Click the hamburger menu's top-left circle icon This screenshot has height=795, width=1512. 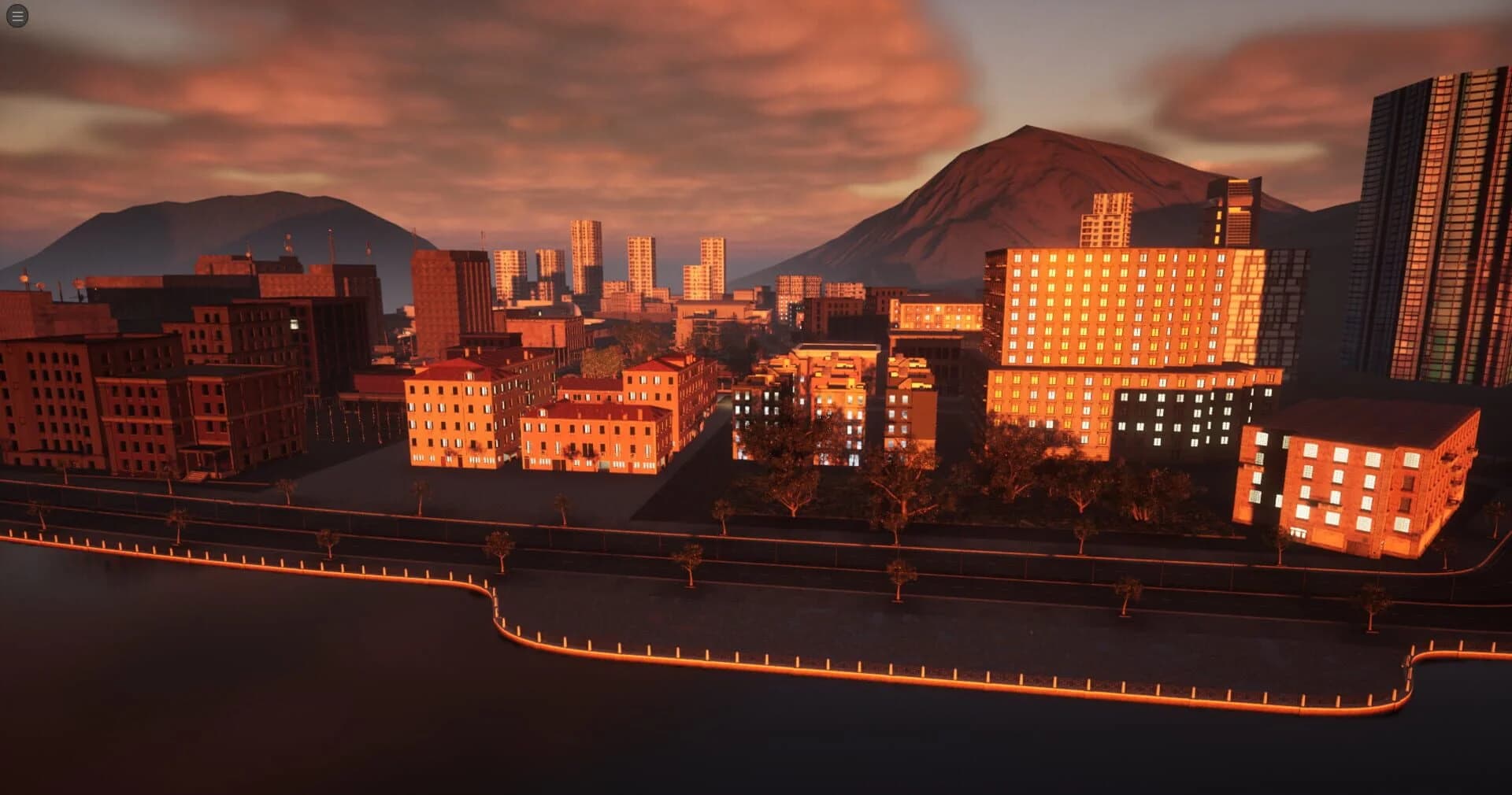pos(17,16)
